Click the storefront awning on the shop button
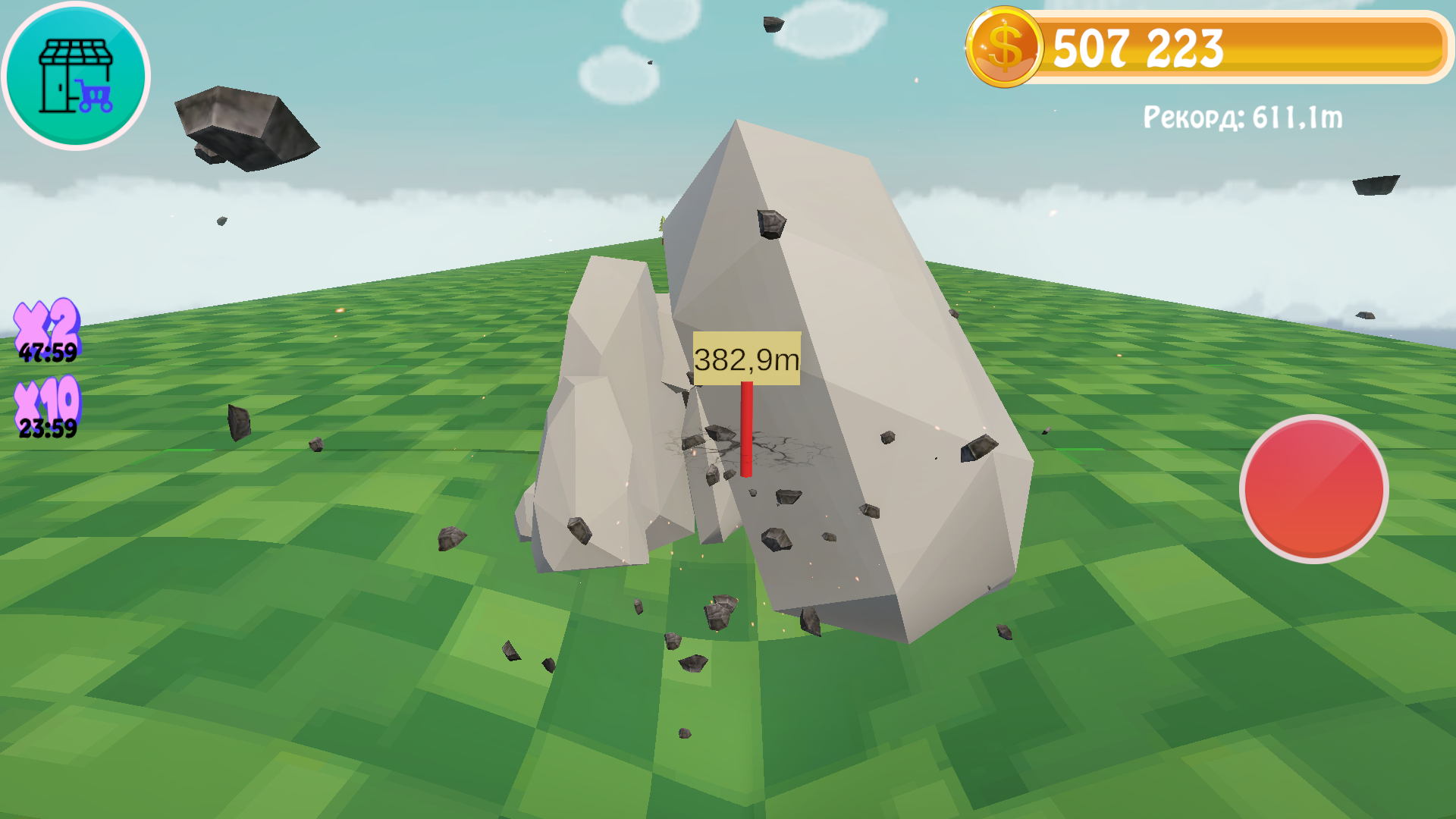This screenshot has width=1456, height=819. (x=76, y=51)
